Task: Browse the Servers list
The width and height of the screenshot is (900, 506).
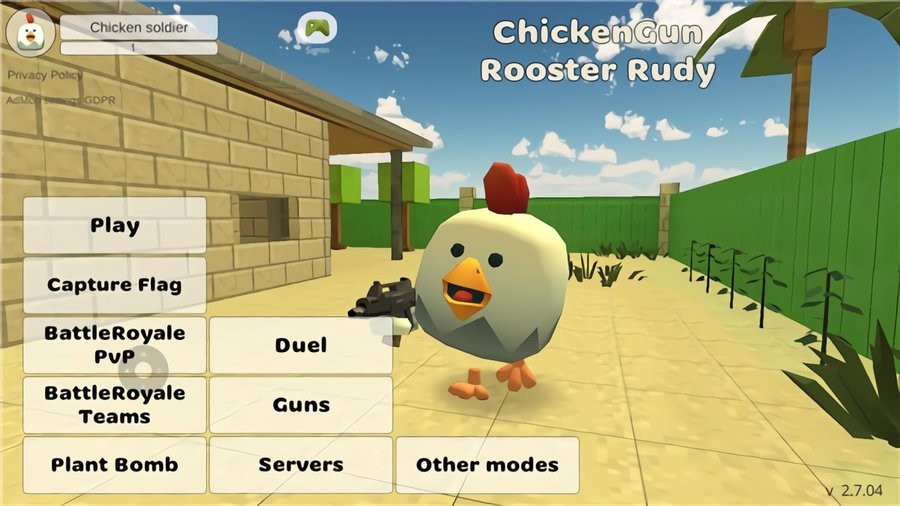Action: [301, 465]
